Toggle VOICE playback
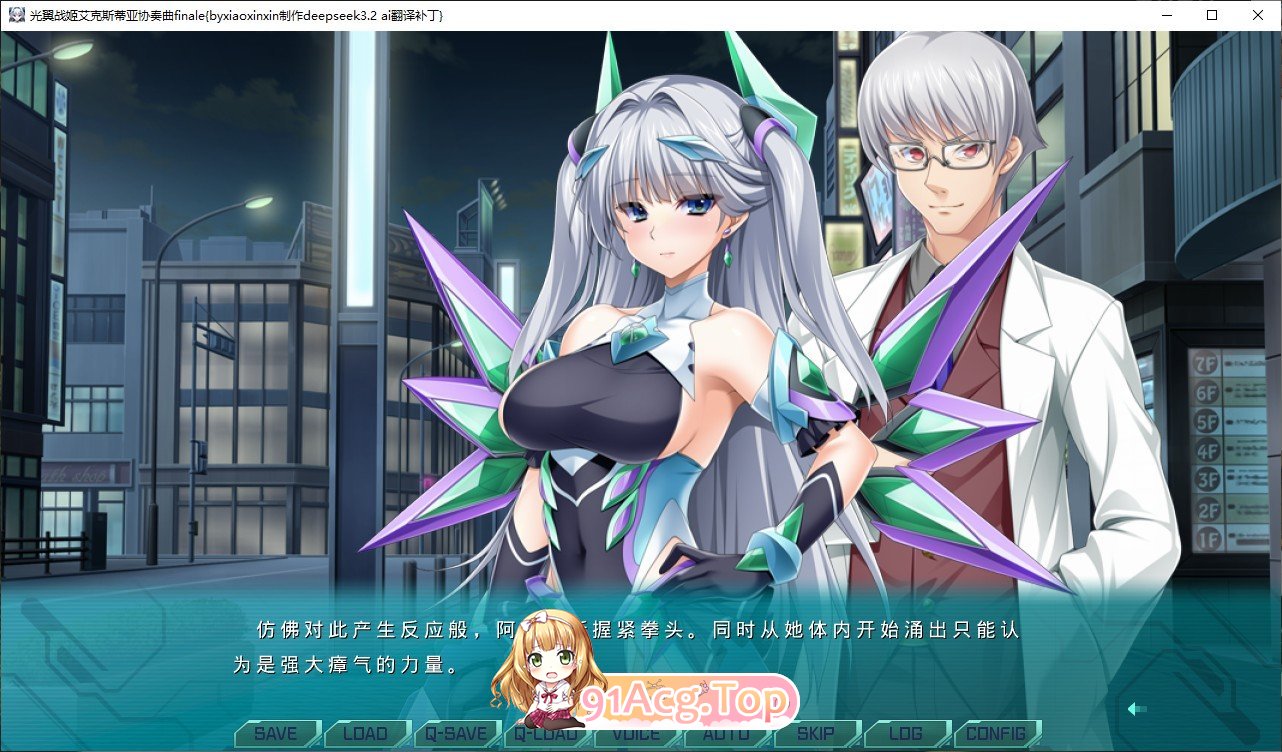 (x=637, y=733)
